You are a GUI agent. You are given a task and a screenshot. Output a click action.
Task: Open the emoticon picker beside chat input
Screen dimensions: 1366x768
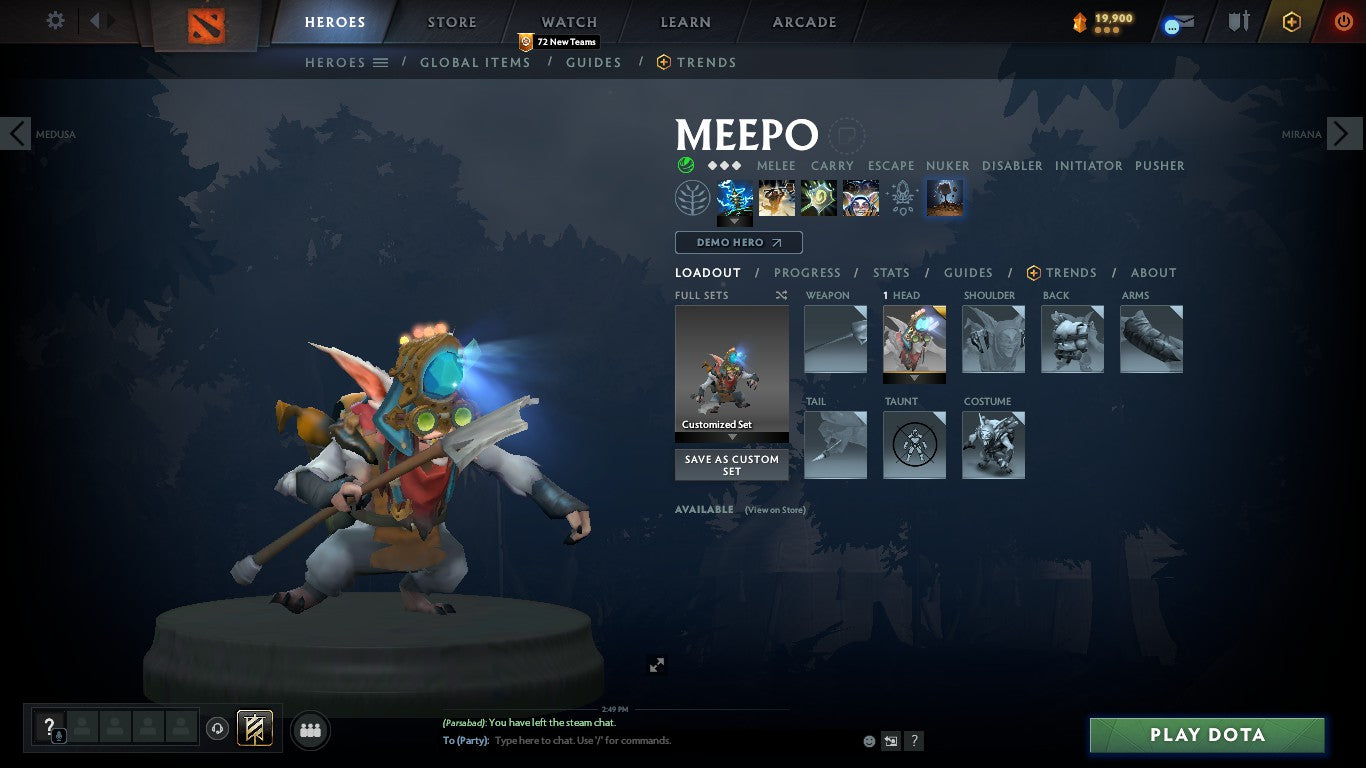click(x=868, y=740)
